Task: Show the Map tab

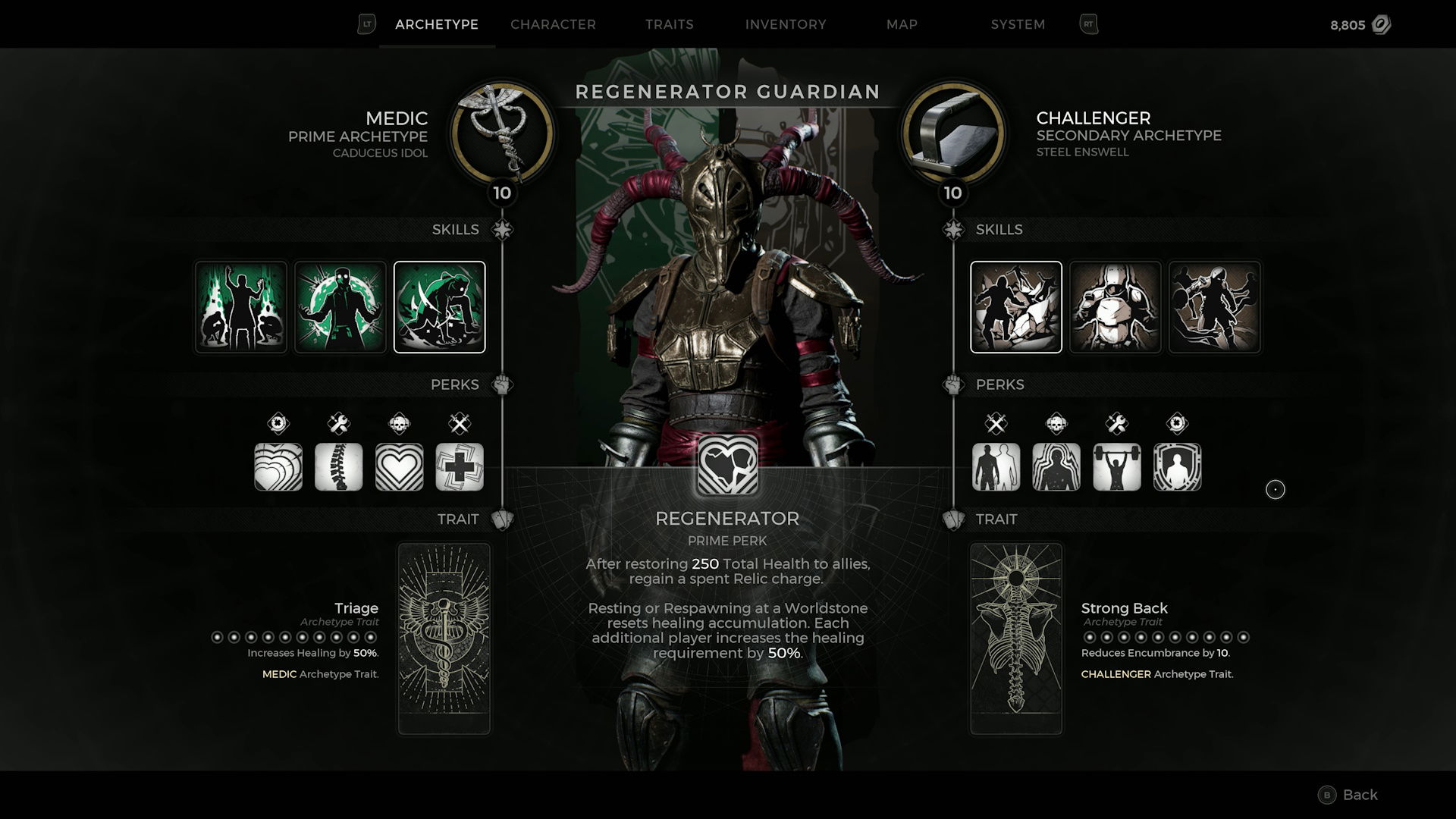Action: click(x=902, y=24)
